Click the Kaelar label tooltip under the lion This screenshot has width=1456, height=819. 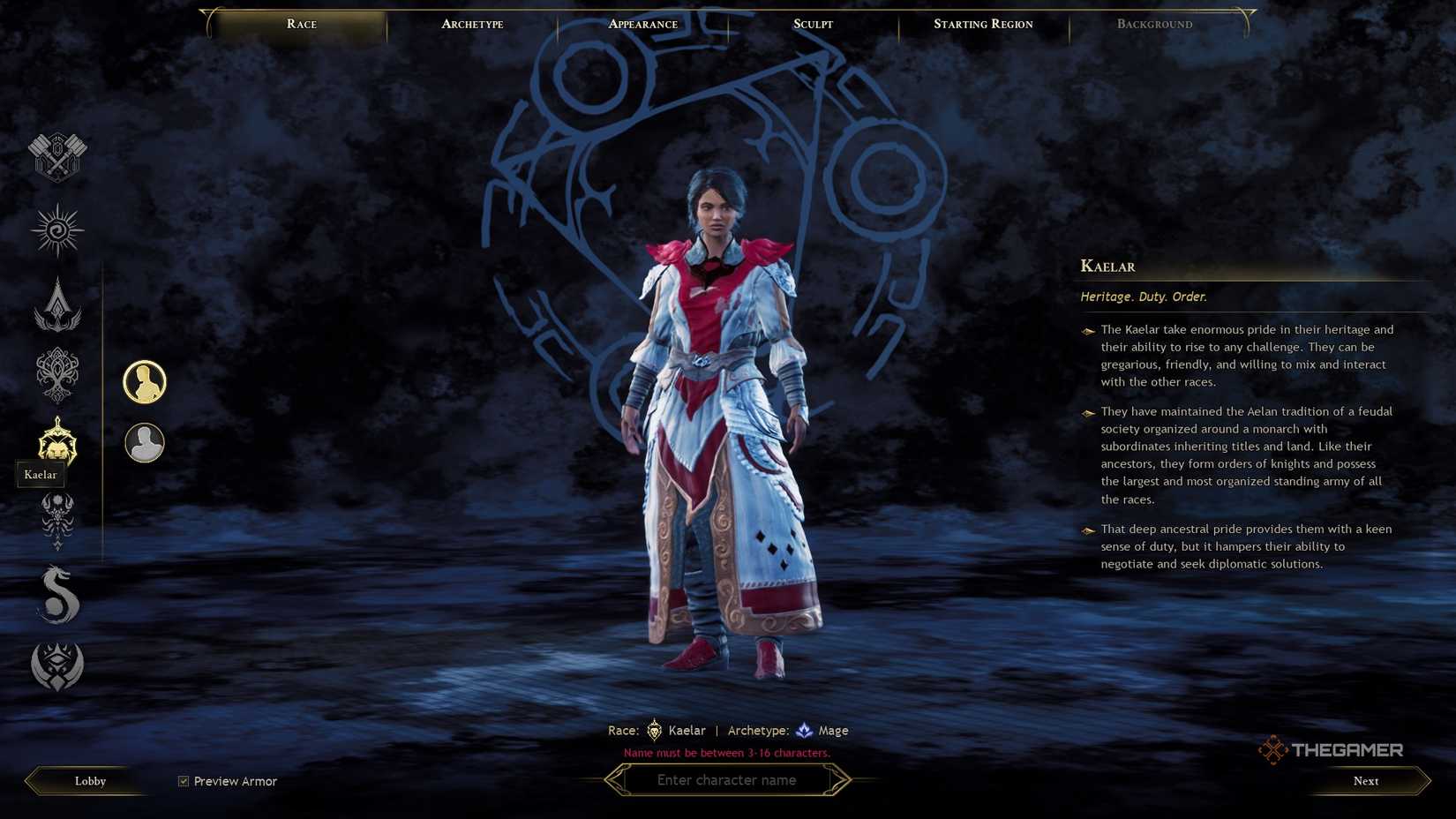click(x=41, y=474)
